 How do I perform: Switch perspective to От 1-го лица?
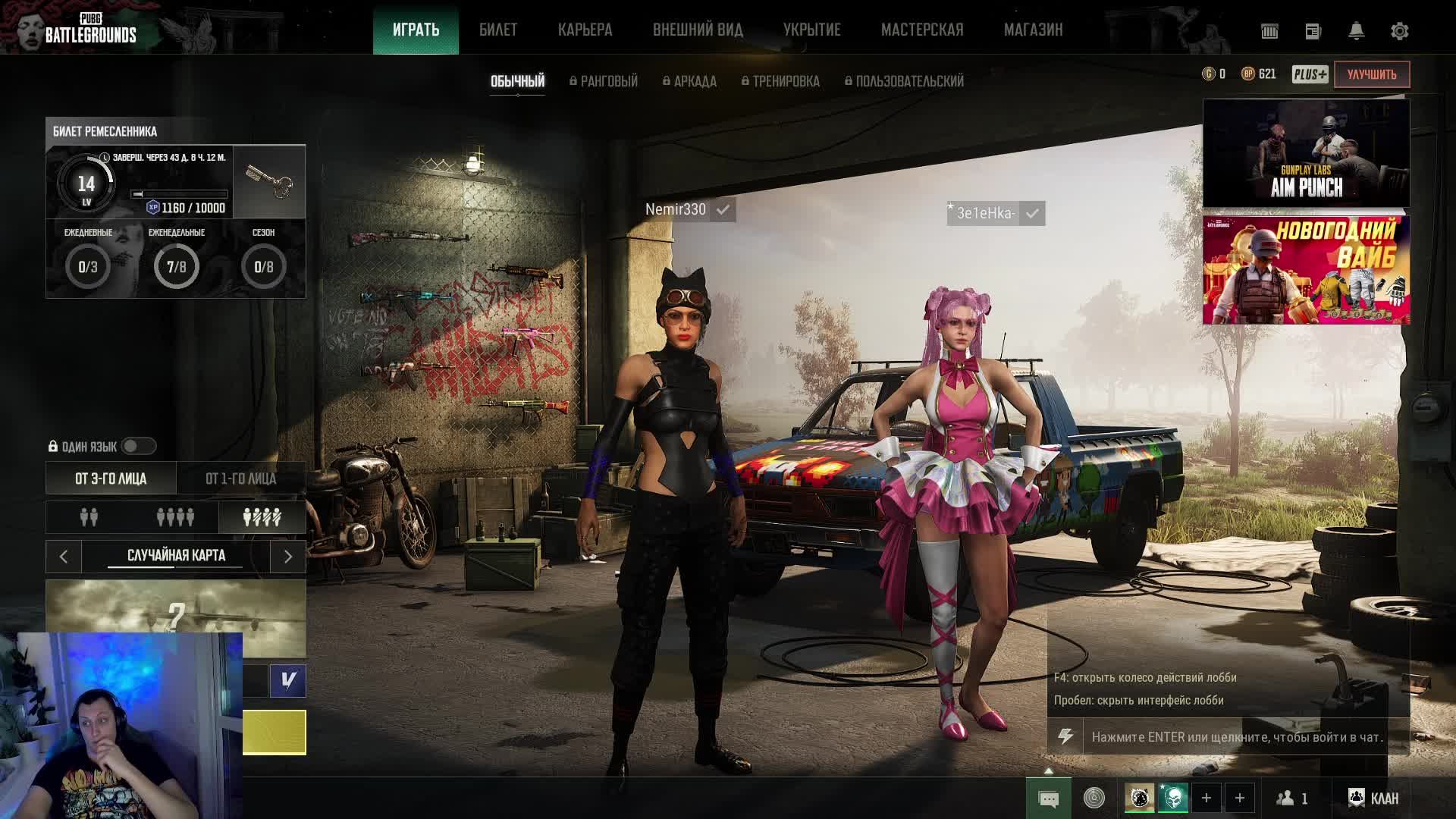click(x=240, y=479)
